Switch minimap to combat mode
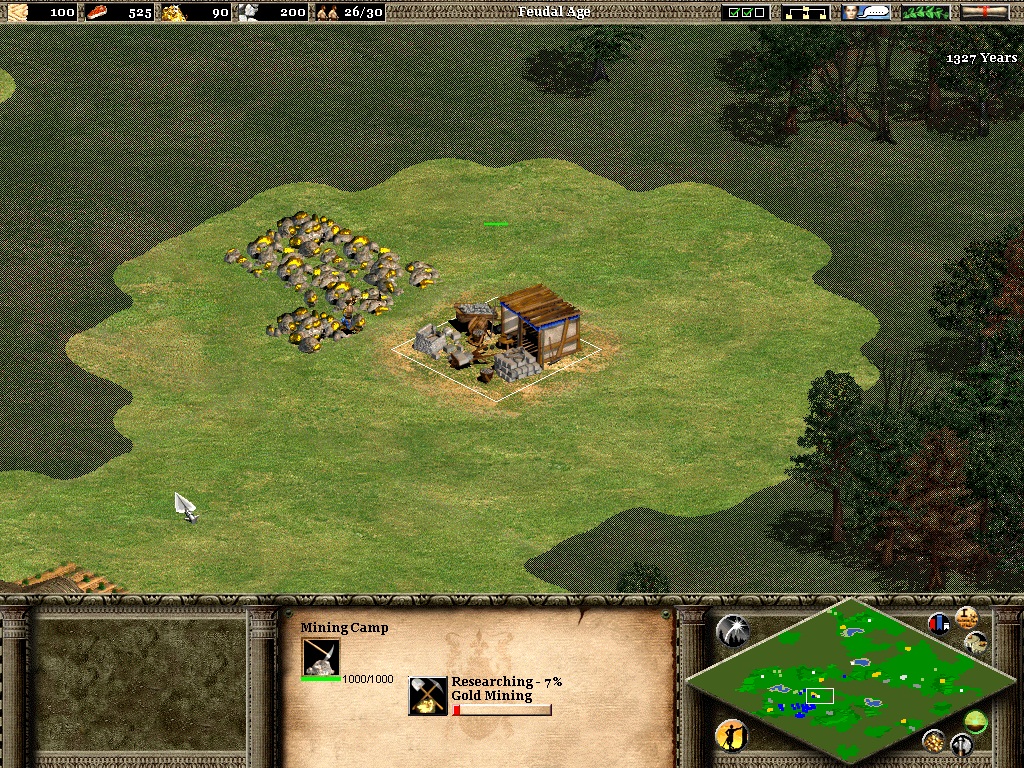 [x=961, y=745]
